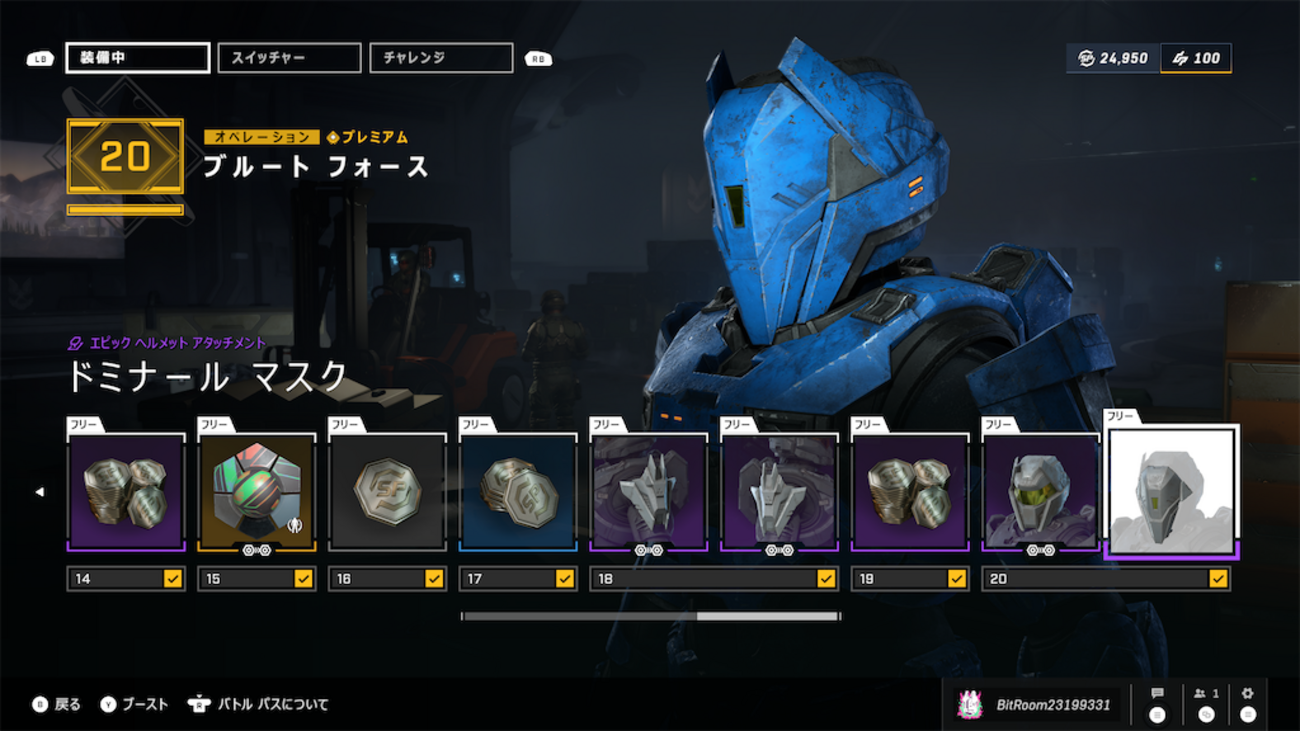Select the チャレンジ tab

[x=441, y=58]
